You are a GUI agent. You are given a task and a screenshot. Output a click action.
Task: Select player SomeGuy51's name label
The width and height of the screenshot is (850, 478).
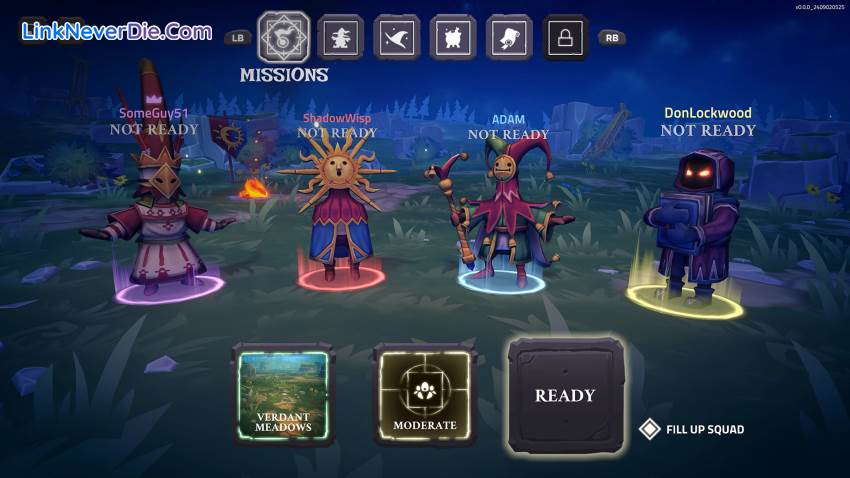[x=153, y=113]
